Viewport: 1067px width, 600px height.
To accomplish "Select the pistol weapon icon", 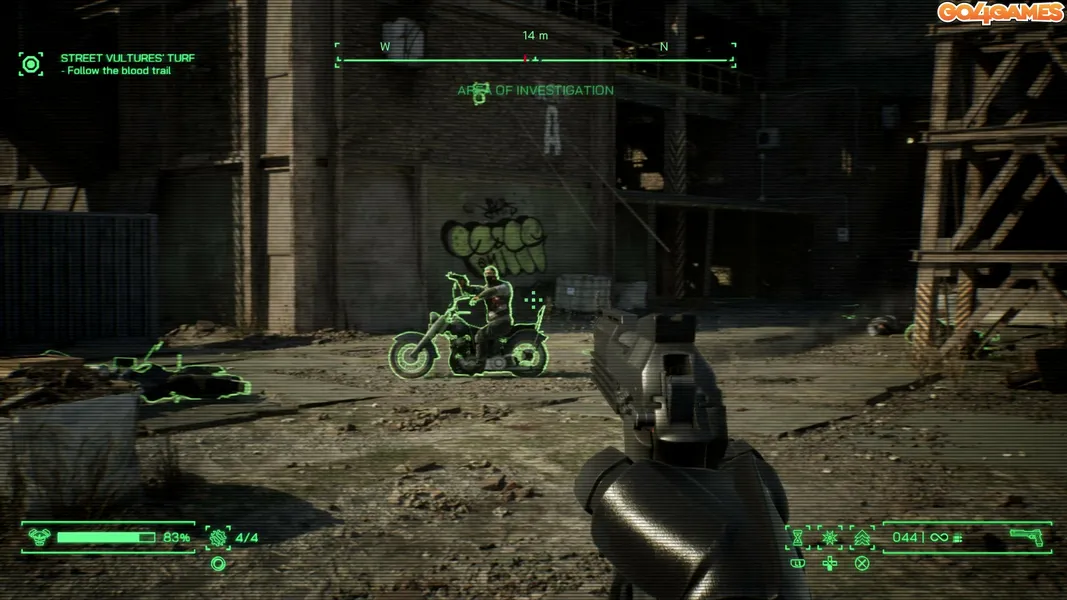I will coord(1026,537).
